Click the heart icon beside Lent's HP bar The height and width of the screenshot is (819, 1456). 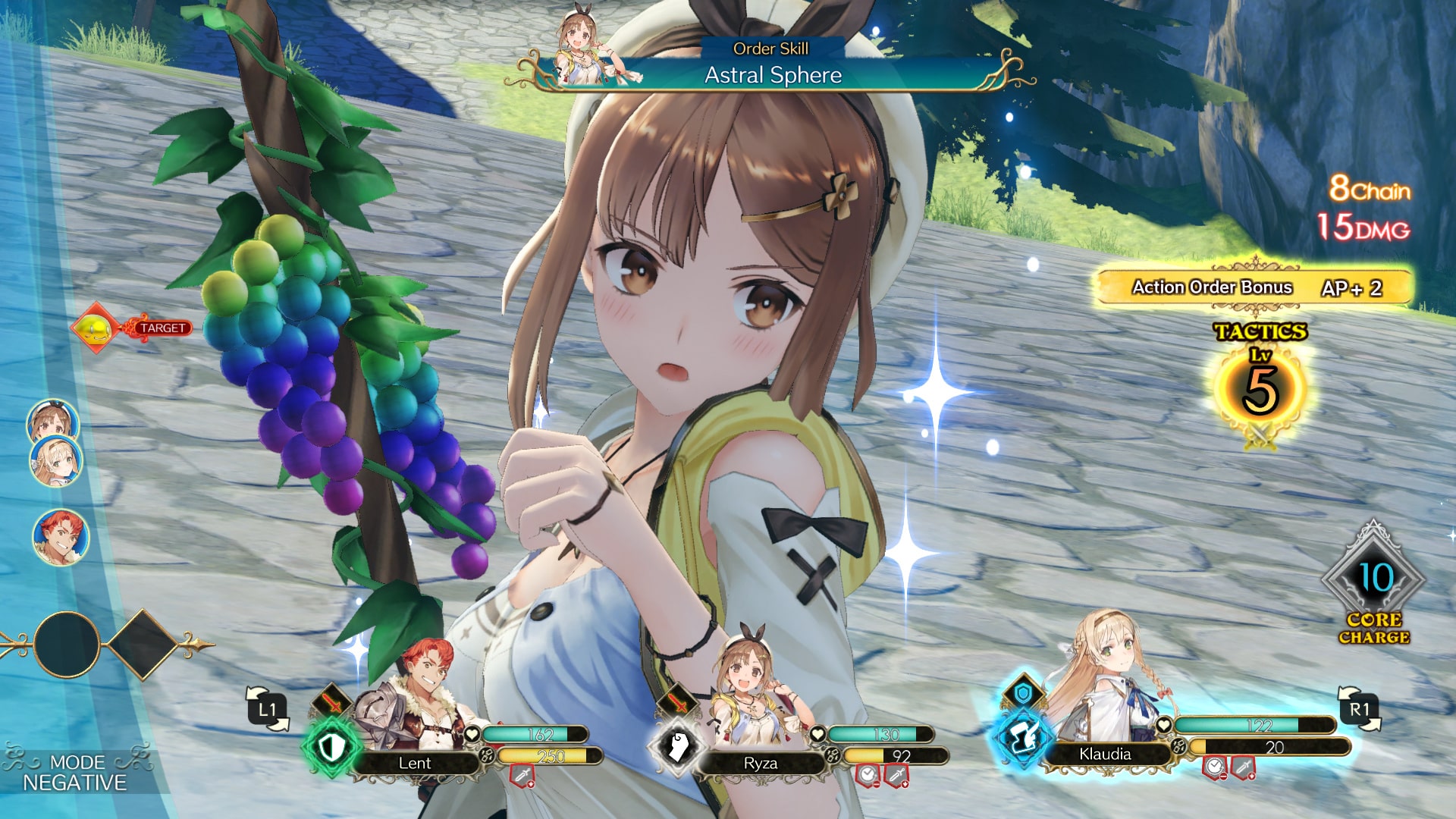(x=472, y=735)
